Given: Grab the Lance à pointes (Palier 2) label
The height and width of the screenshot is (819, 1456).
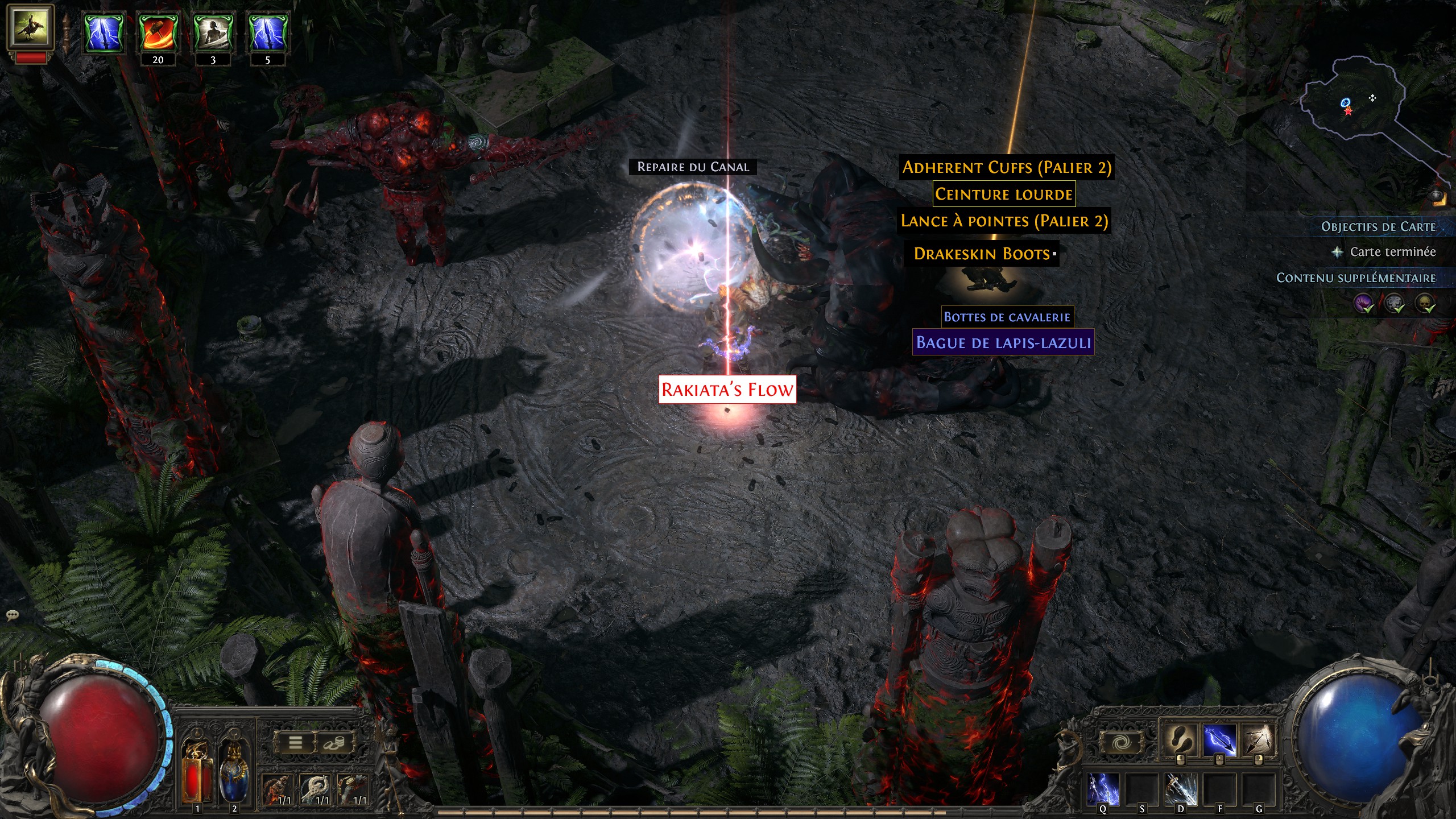Looking at the screenshot, I should tap(1004, 221).
